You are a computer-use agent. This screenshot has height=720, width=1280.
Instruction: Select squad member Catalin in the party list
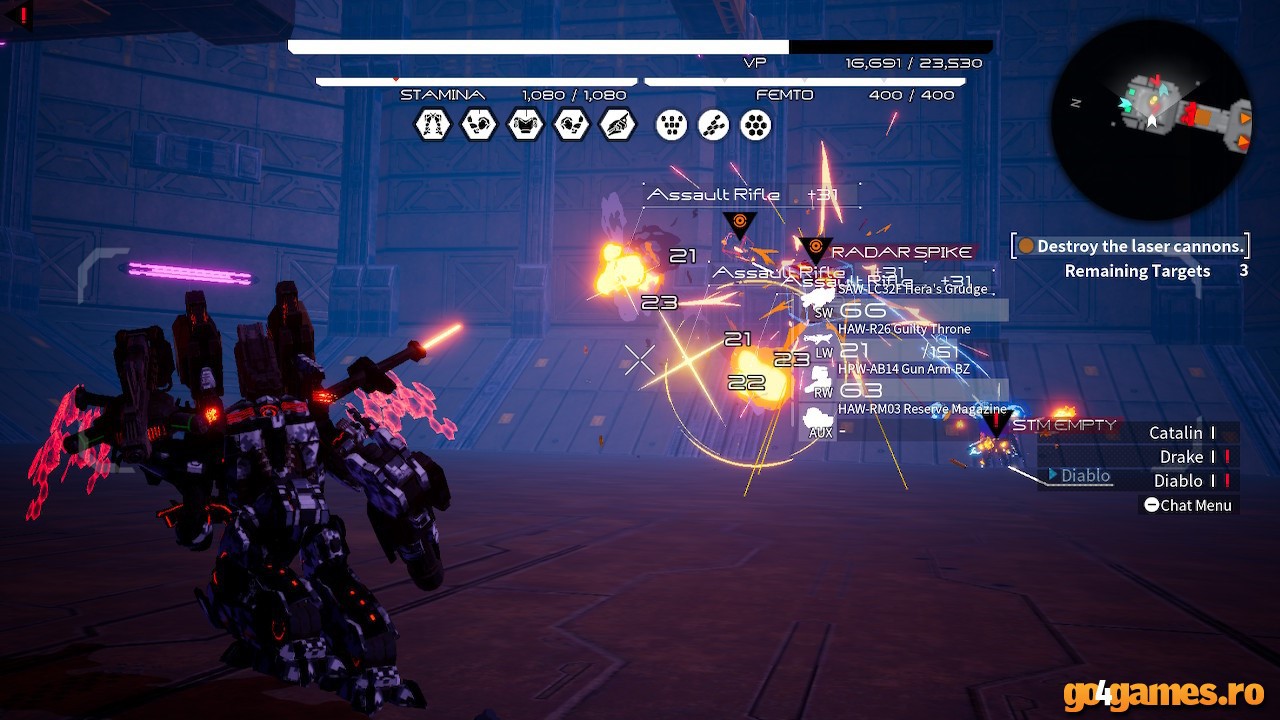point(1176,433)
